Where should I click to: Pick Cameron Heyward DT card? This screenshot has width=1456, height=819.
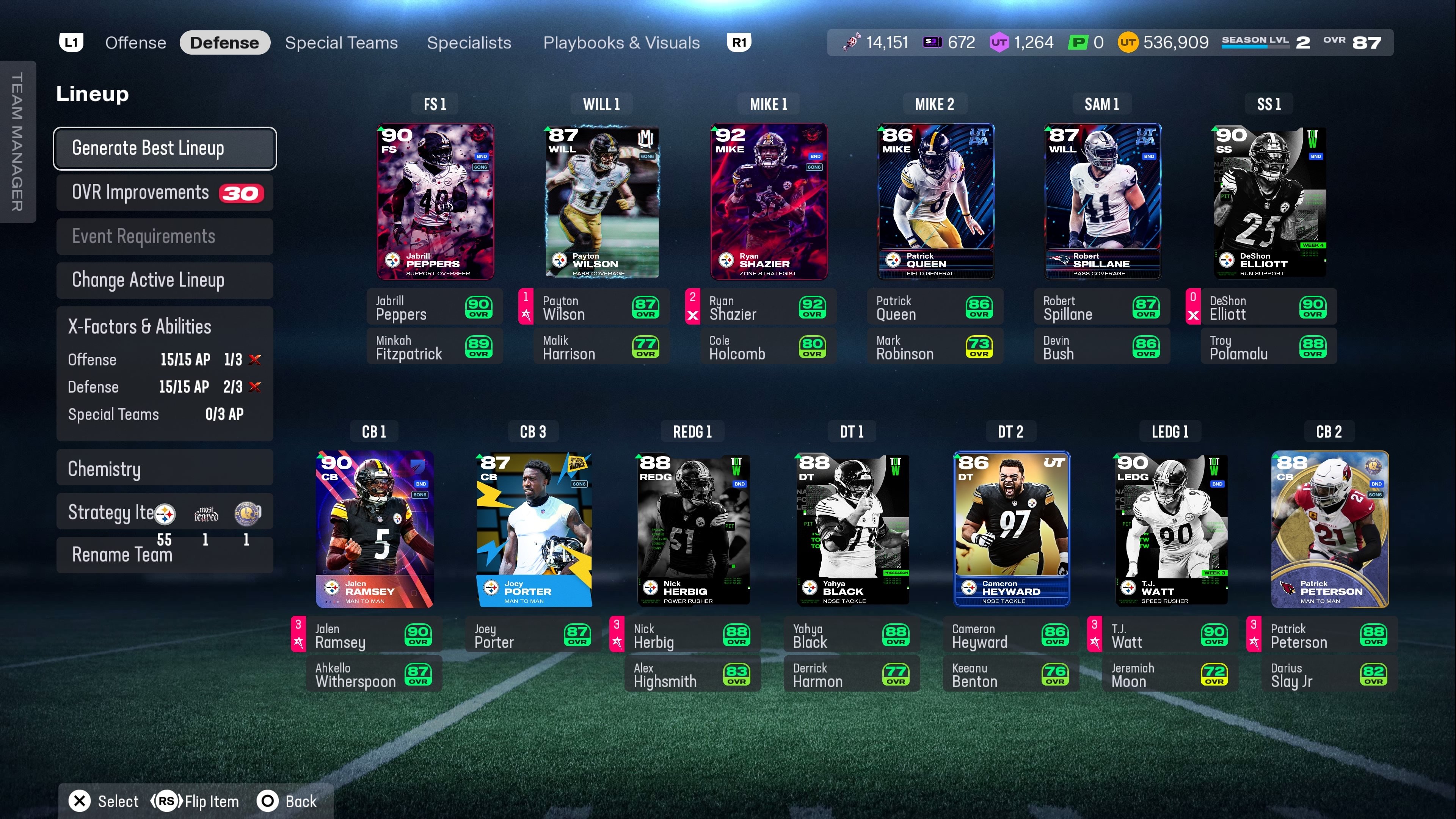[1010, 529]
